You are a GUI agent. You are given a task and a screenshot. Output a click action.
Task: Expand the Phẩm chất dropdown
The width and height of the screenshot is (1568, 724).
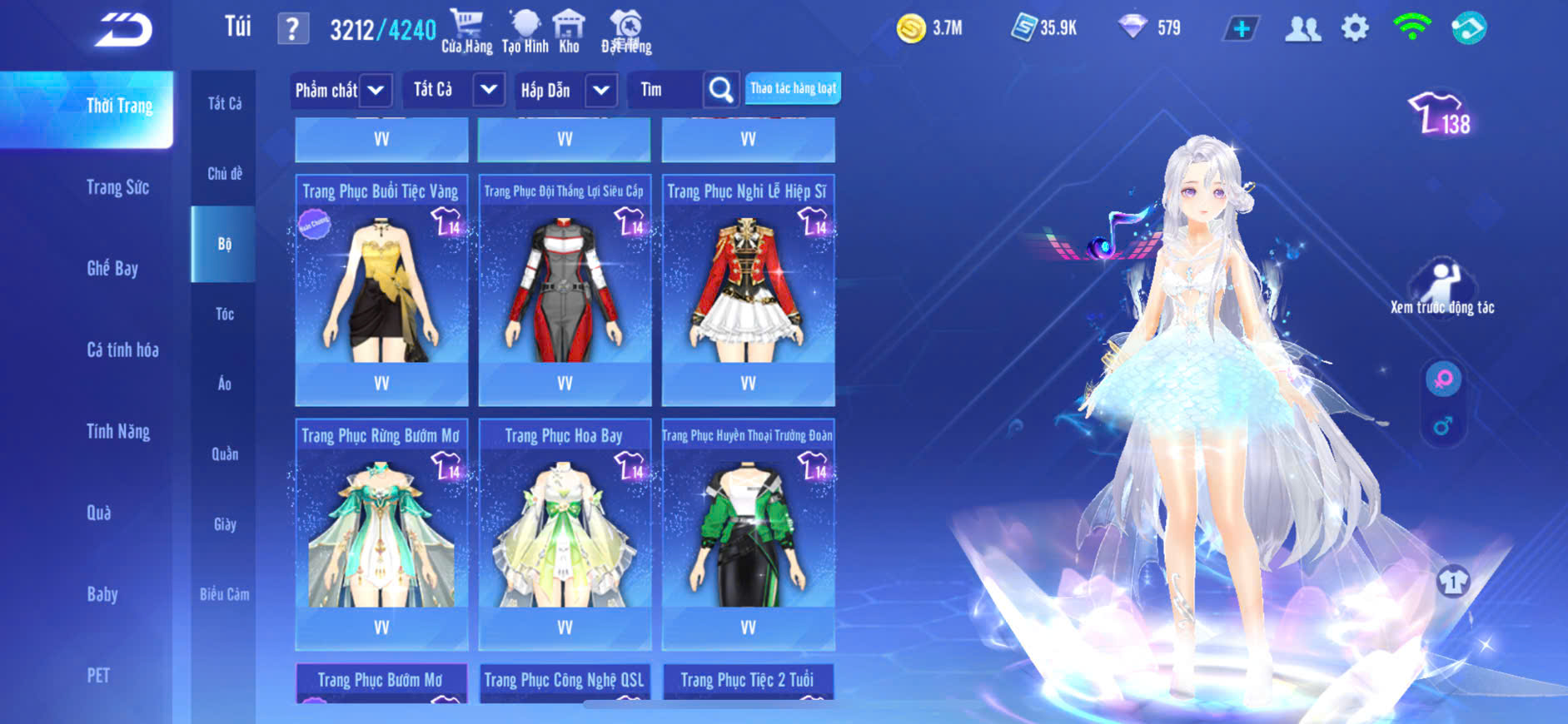pyautogui.click(x=341, y=90)
